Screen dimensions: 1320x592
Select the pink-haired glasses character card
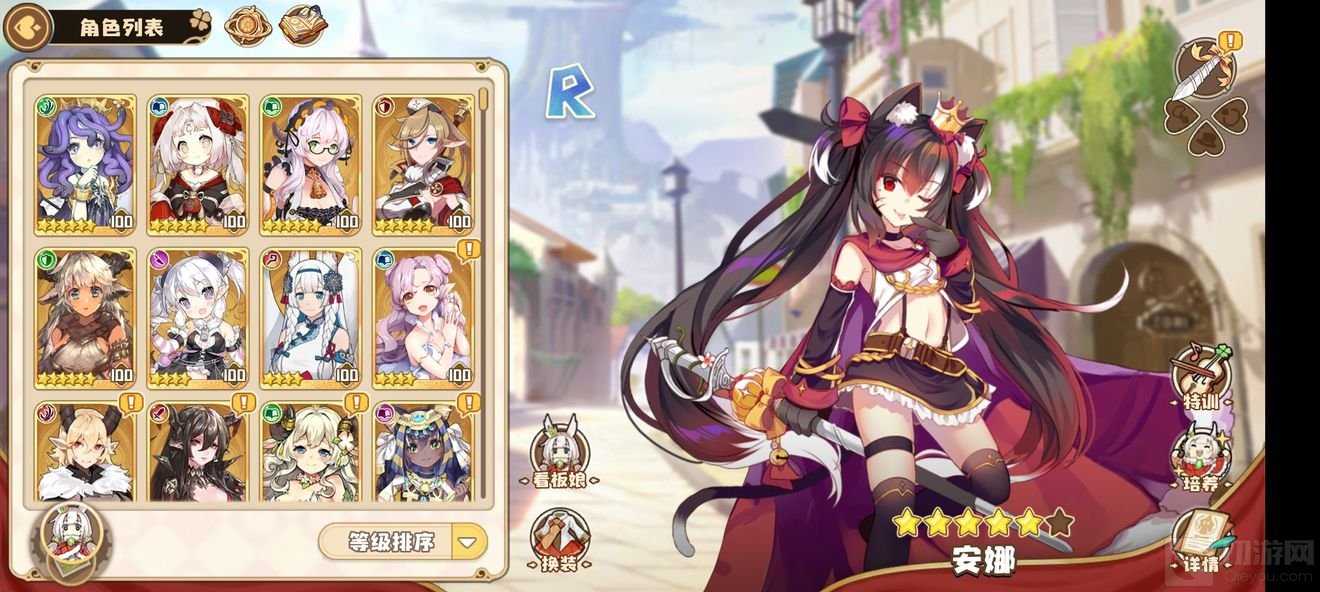point(310,164)
